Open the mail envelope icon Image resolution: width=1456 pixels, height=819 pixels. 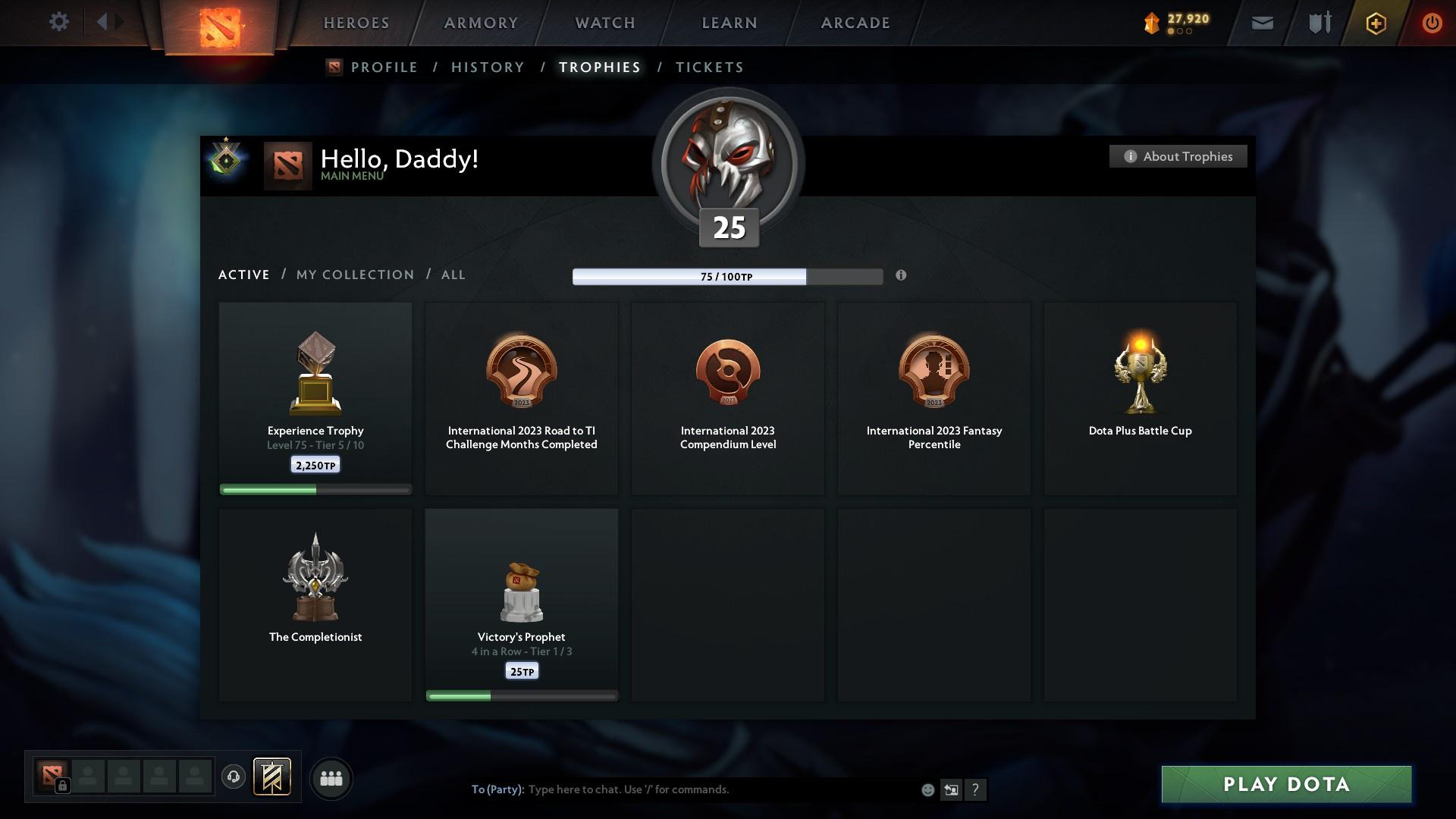point(1262,23)
